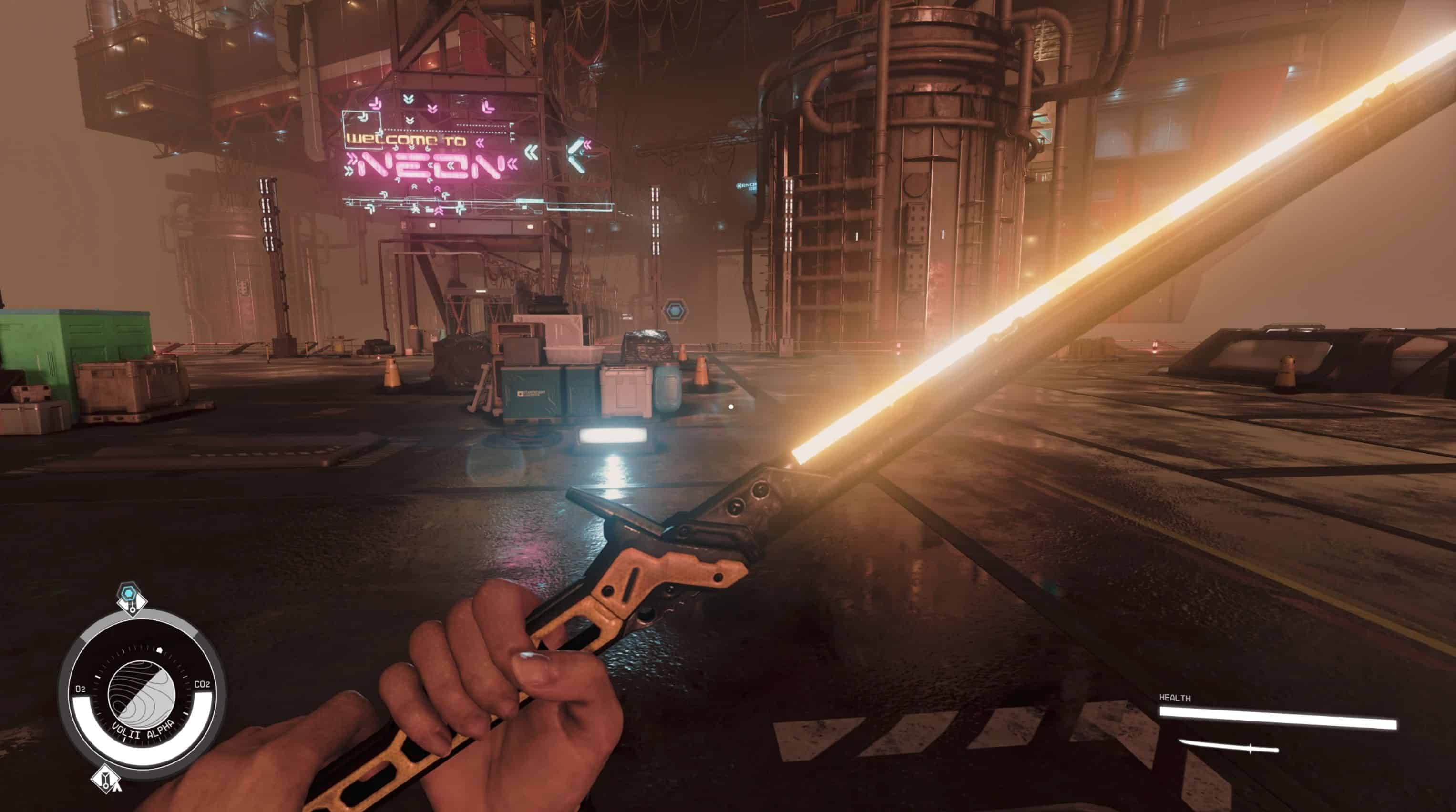Select the blue hexagon marker above the compass
The height and width of the screenshot is (812, 1456).
[x=129, y=594]
